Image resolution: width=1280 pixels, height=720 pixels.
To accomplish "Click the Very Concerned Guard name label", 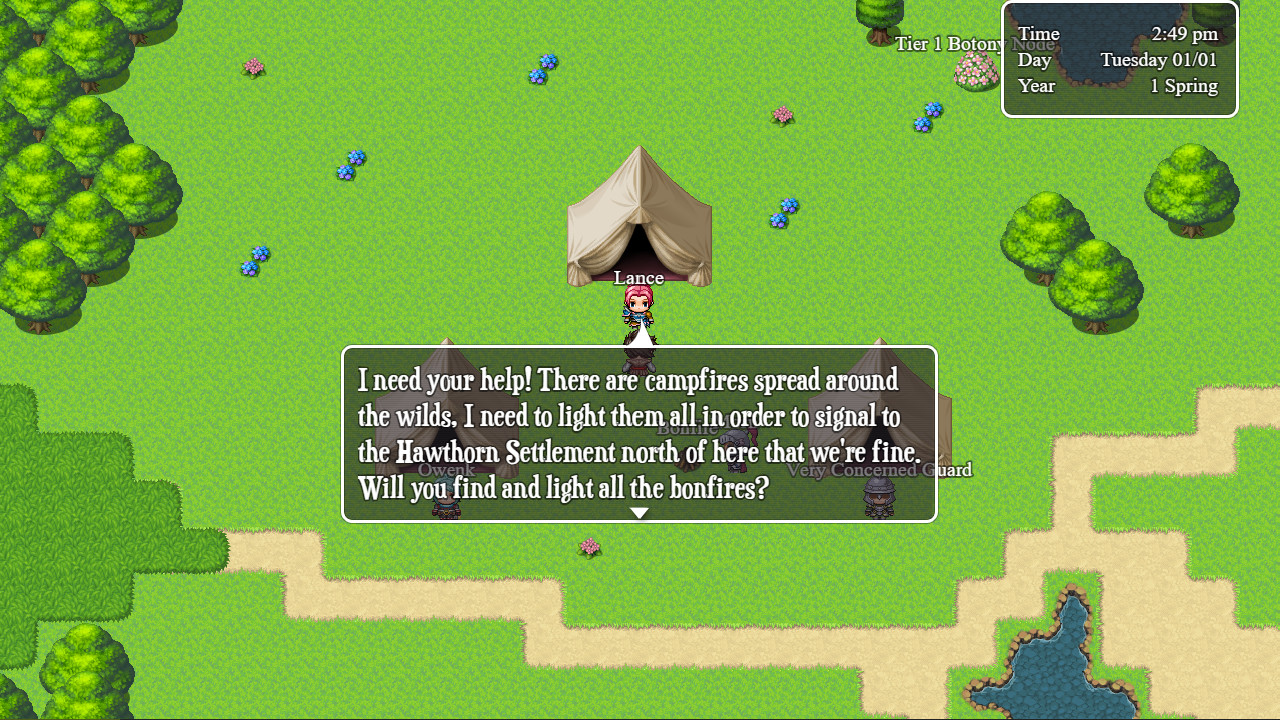I will click(880, 470).
